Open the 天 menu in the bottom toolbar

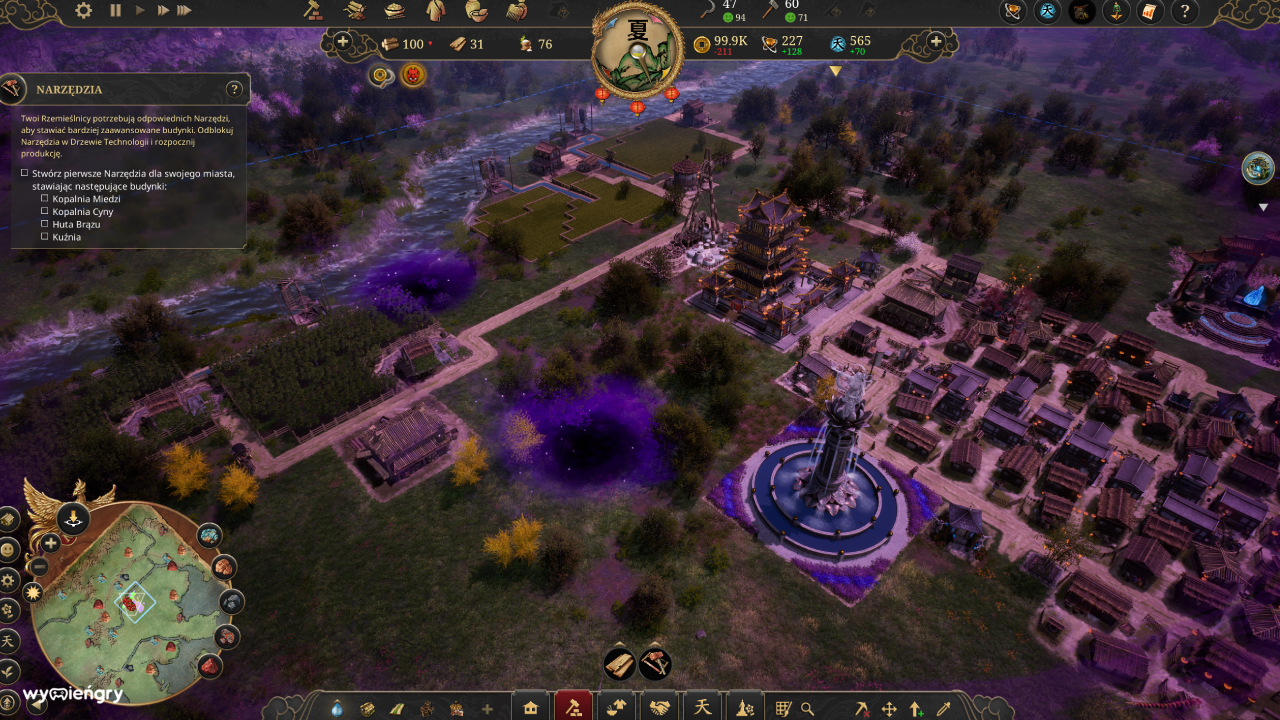703,706
